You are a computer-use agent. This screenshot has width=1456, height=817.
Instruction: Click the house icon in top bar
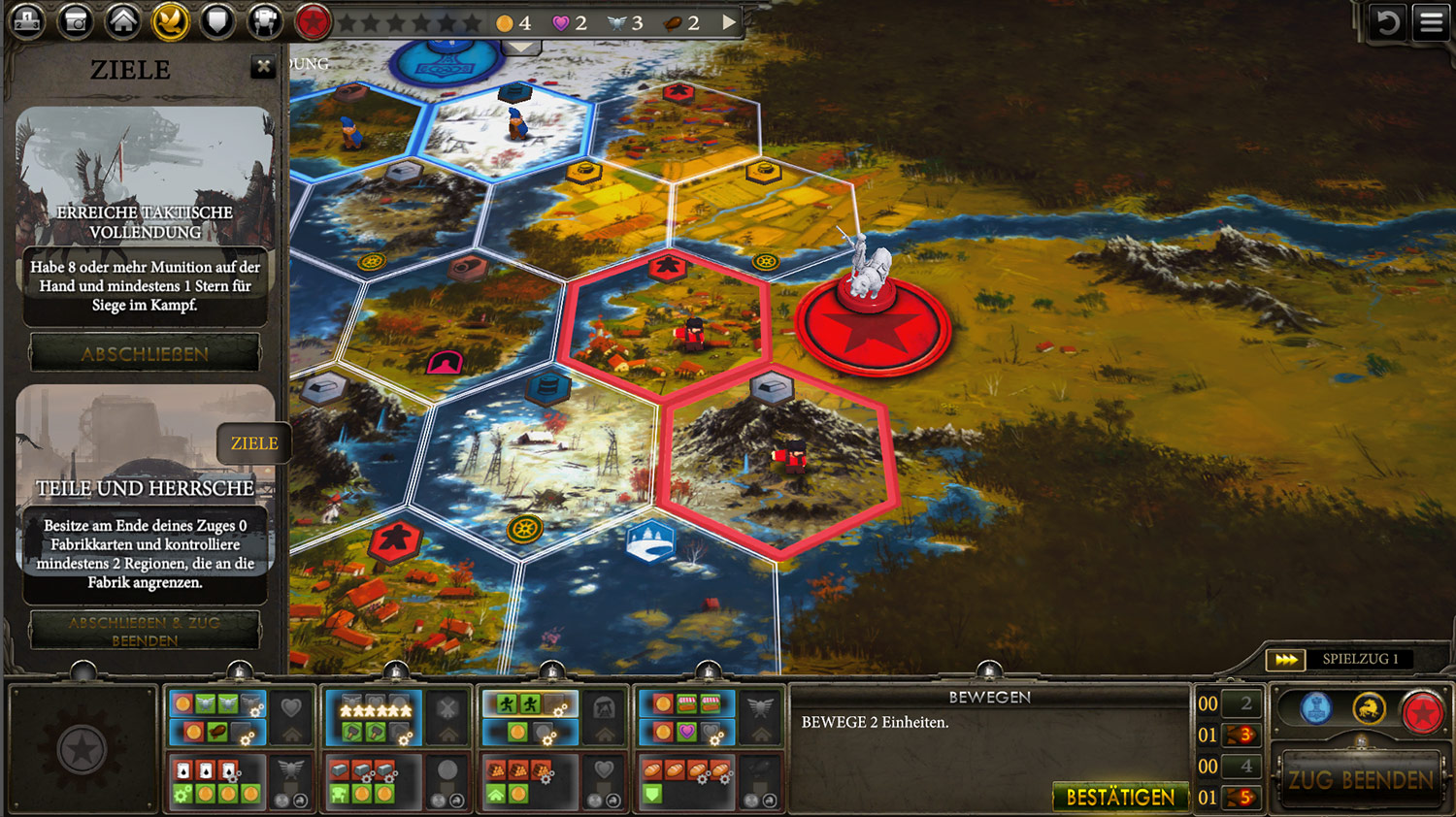coord(122,21)
